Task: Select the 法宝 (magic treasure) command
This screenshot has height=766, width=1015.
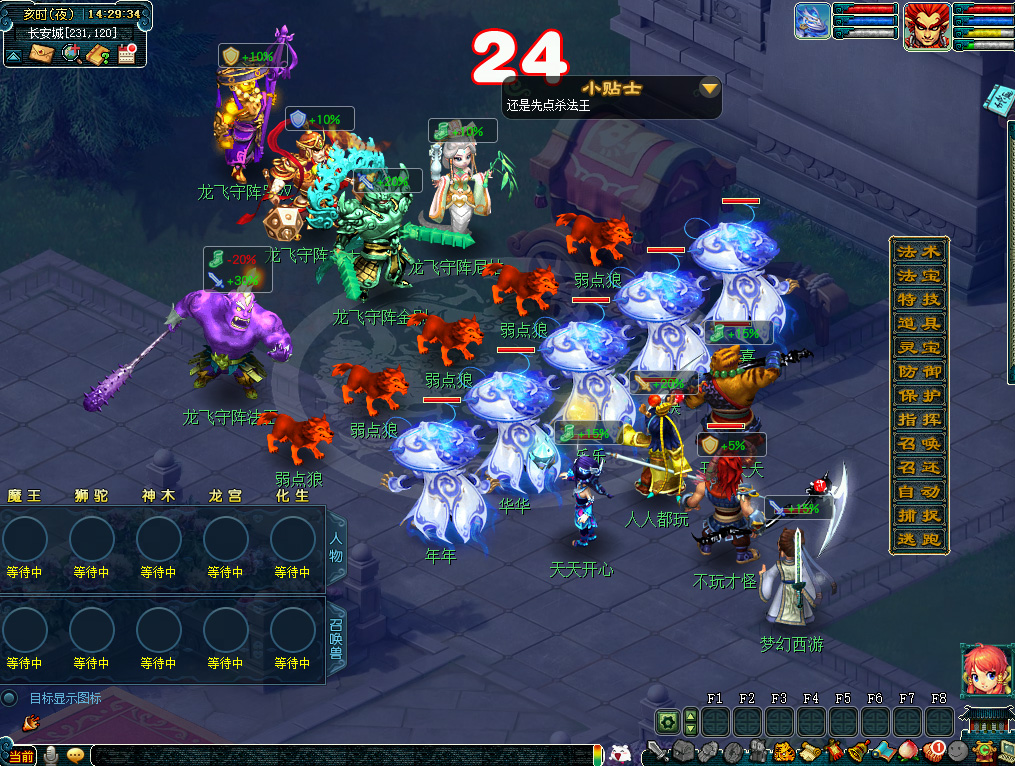Action: pyautogui.click(x=918, y=275)
